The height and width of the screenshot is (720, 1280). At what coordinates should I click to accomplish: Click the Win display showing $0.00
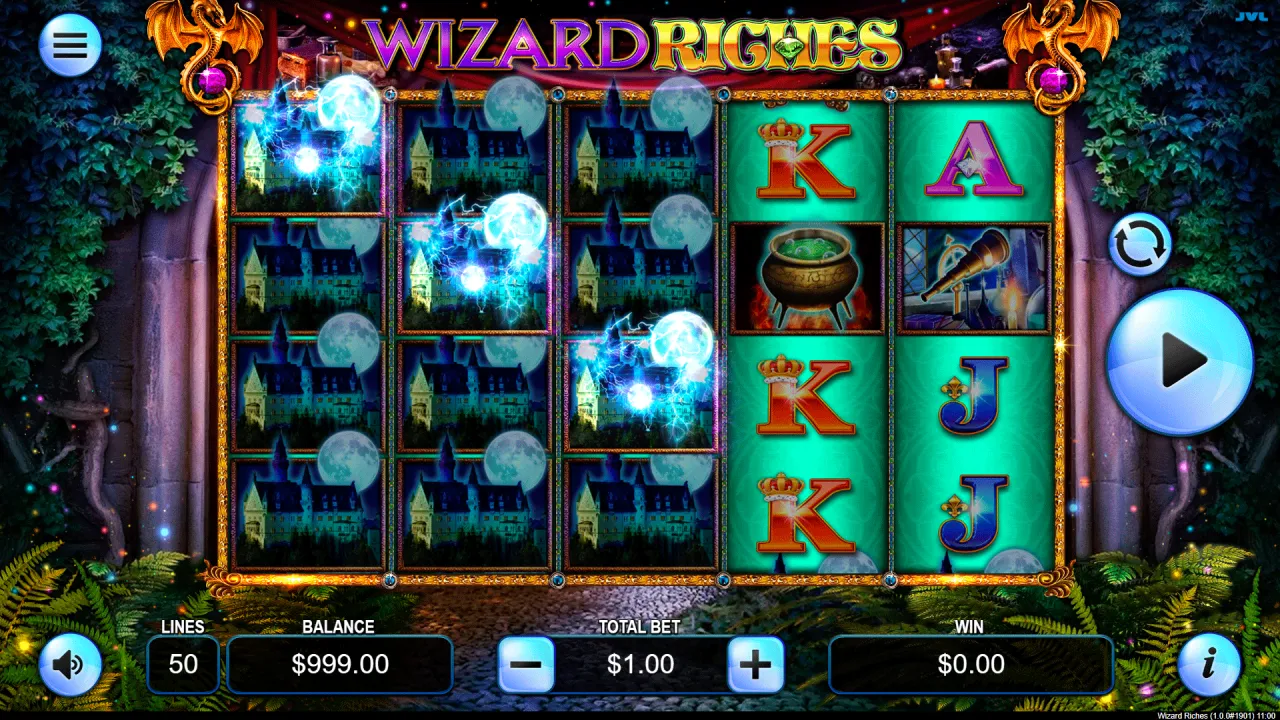[x=971, y=664]
